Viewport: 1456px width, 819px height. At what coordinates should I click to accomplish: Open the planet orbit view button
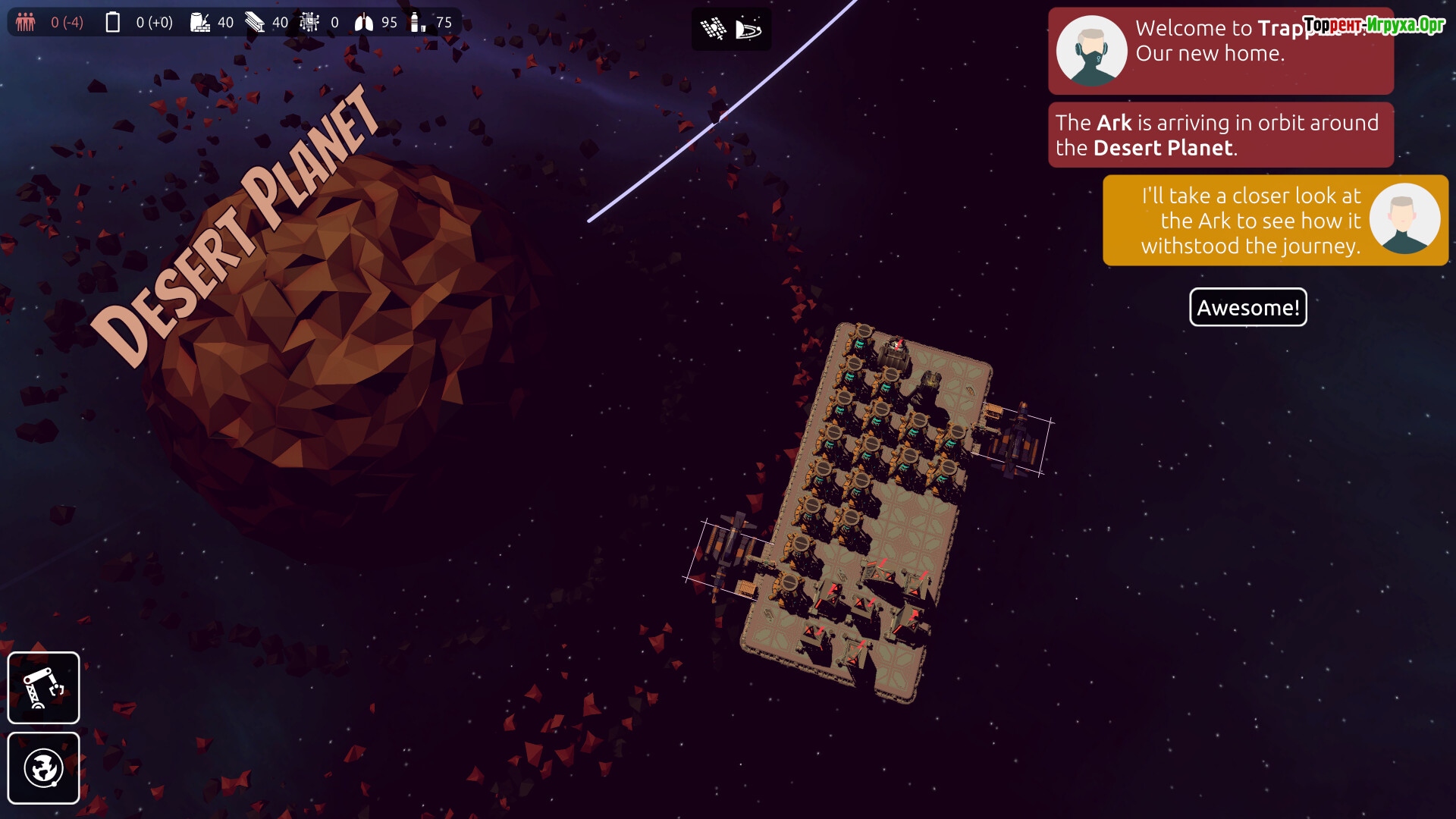43,768
